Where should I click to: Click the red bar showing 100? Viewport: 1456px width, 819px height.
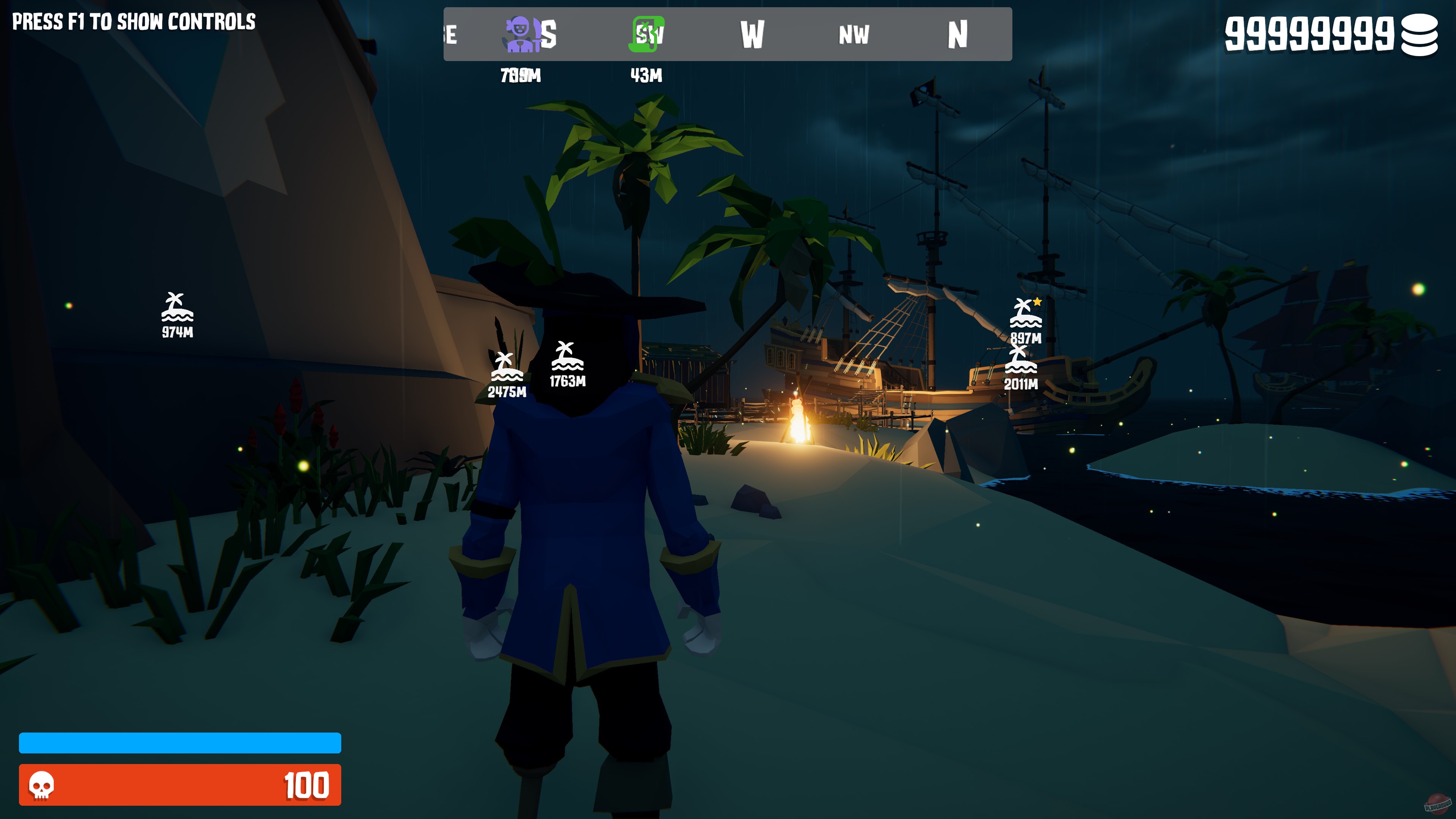coord(181,786)
